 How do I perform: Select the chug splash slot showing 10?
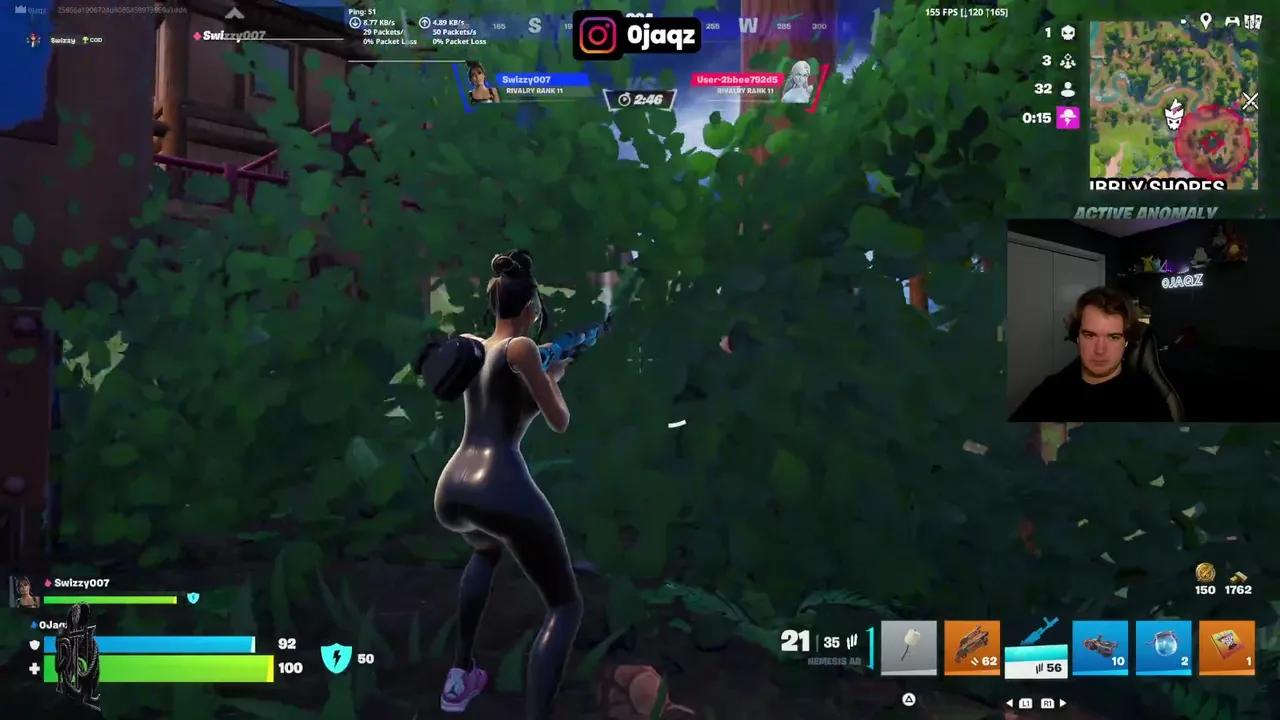point(1100,647)
